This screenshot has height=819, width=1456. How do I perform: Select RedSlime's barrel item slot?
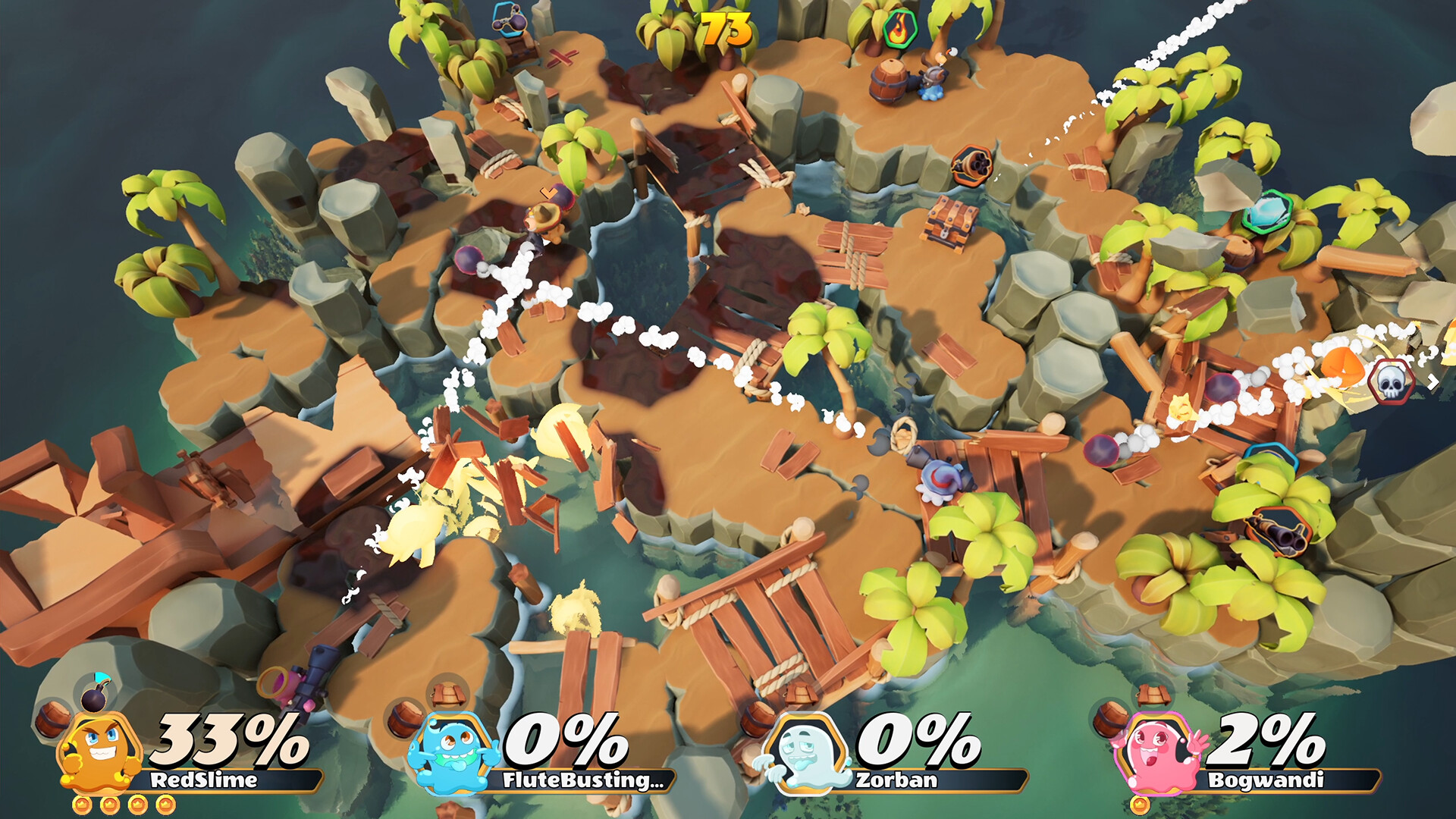[52, 720]
